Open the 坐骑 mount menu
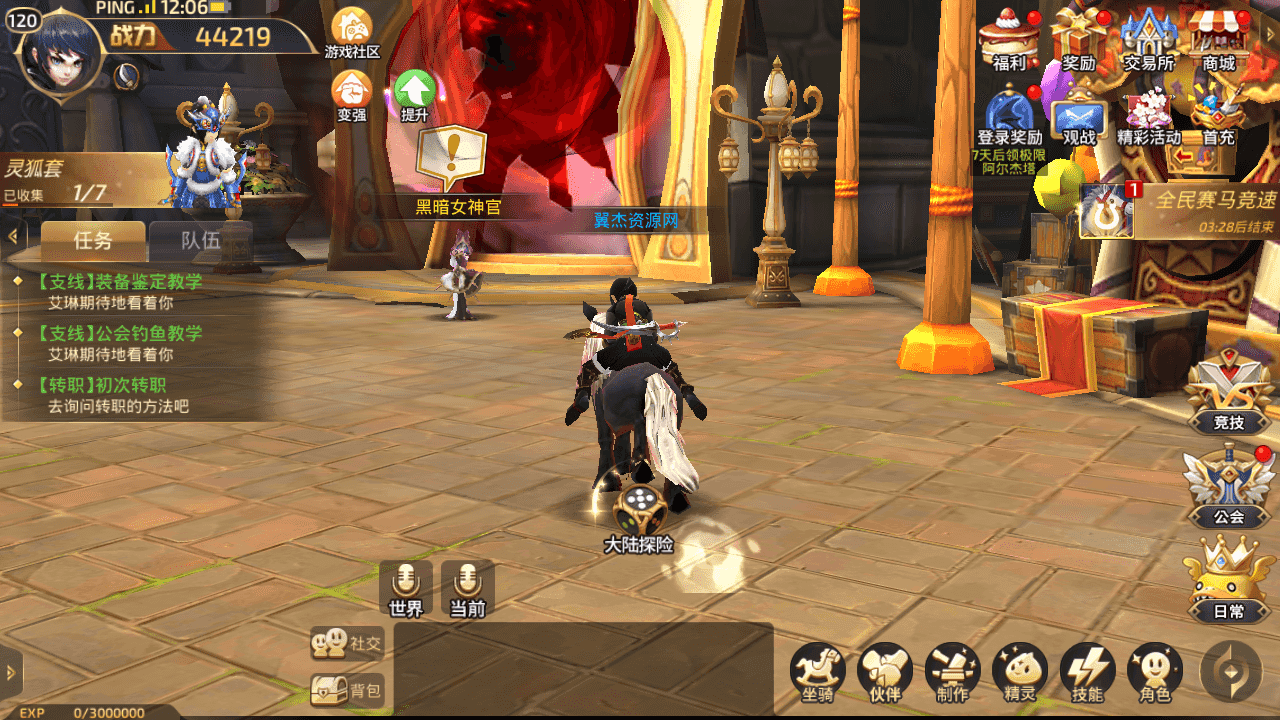1280x720 pixels. point(818,672)
